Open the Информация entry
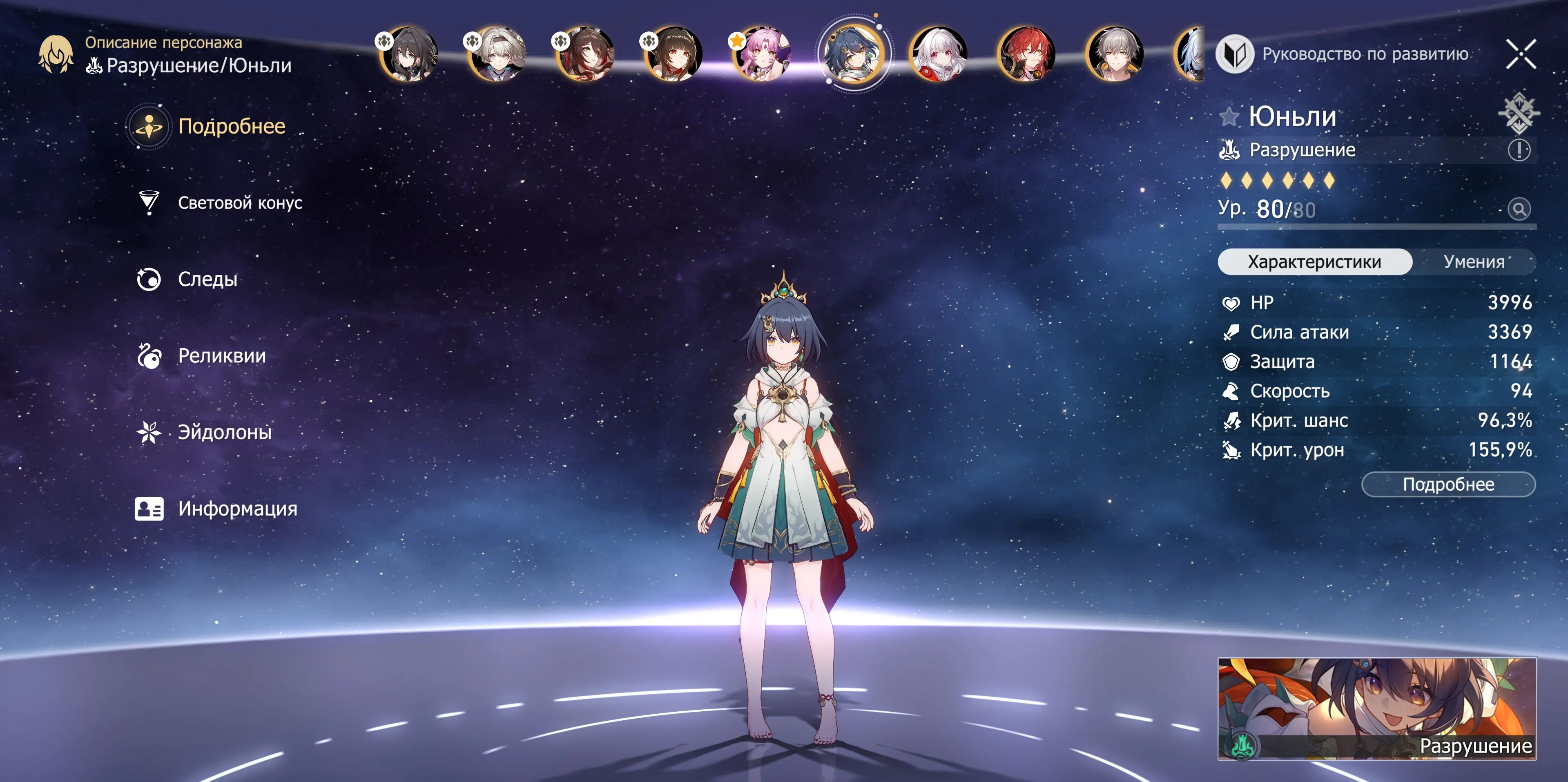The width and height of the screenshot is (1568, 782). (x=237, y=509)
